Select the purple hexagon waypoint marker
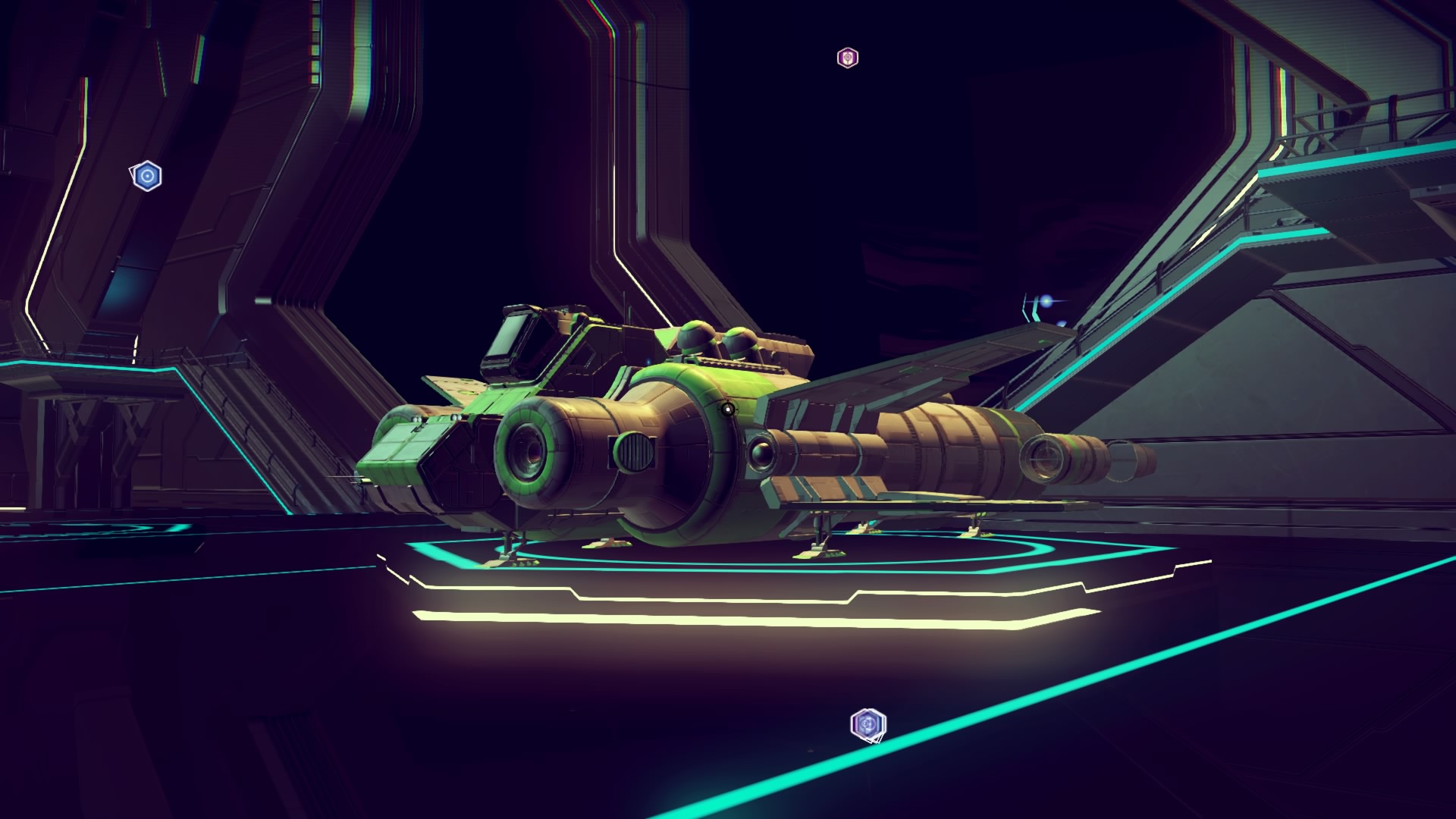The image size is (1456, 819). [x=847, y=58]
